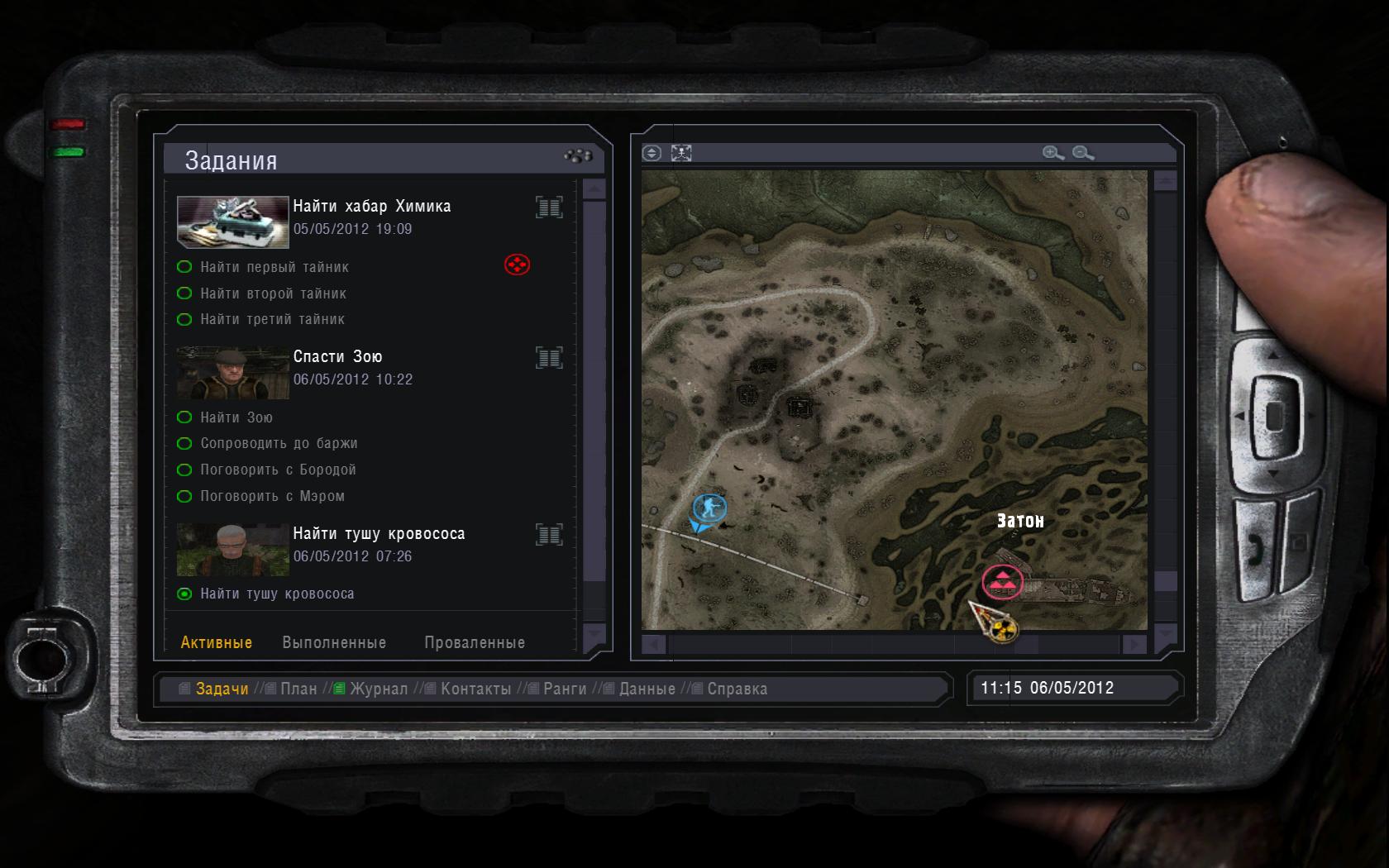Click the pink quest marker near Затон
The width and height of the screenshot is (1389, 868).
1002,582
